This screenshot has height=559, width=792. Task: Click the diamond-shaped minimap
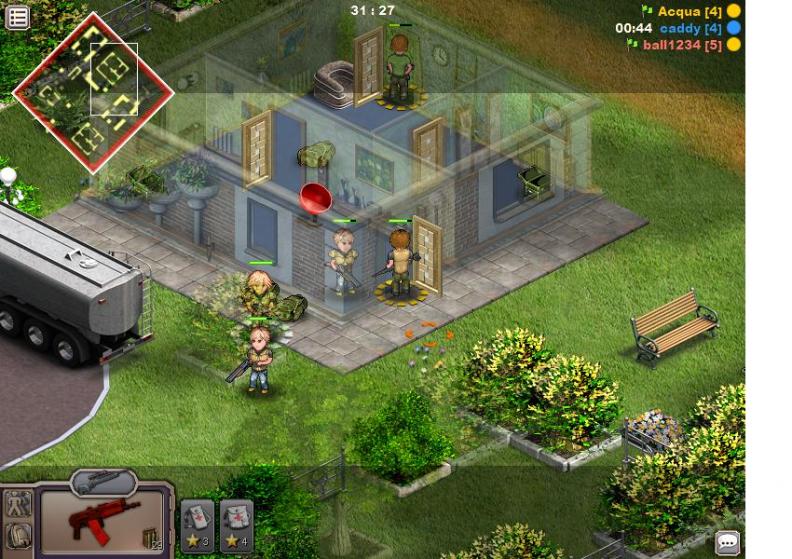tap(92, 92)
